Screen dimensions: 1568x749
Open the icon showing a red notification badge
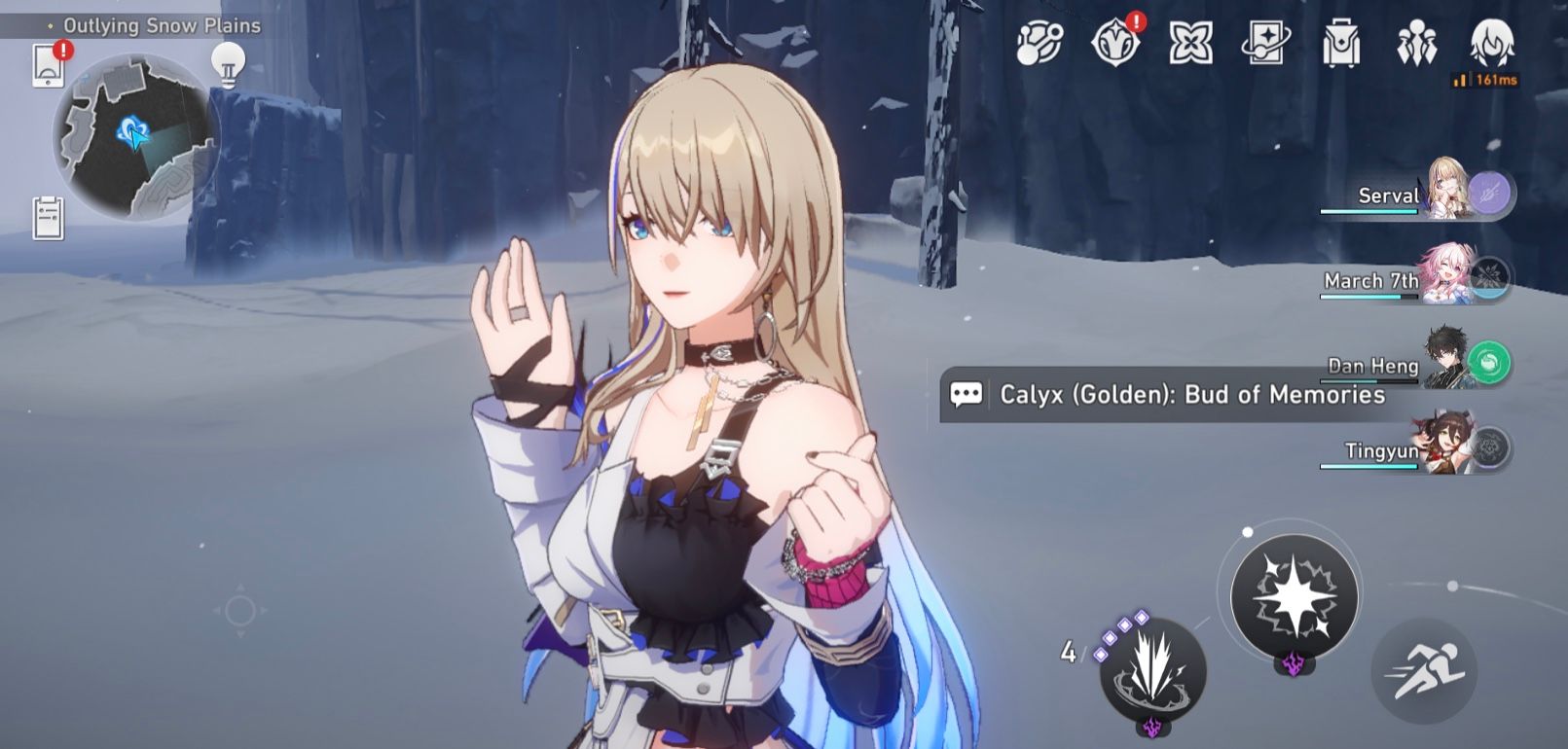(x=1113, y=41)
